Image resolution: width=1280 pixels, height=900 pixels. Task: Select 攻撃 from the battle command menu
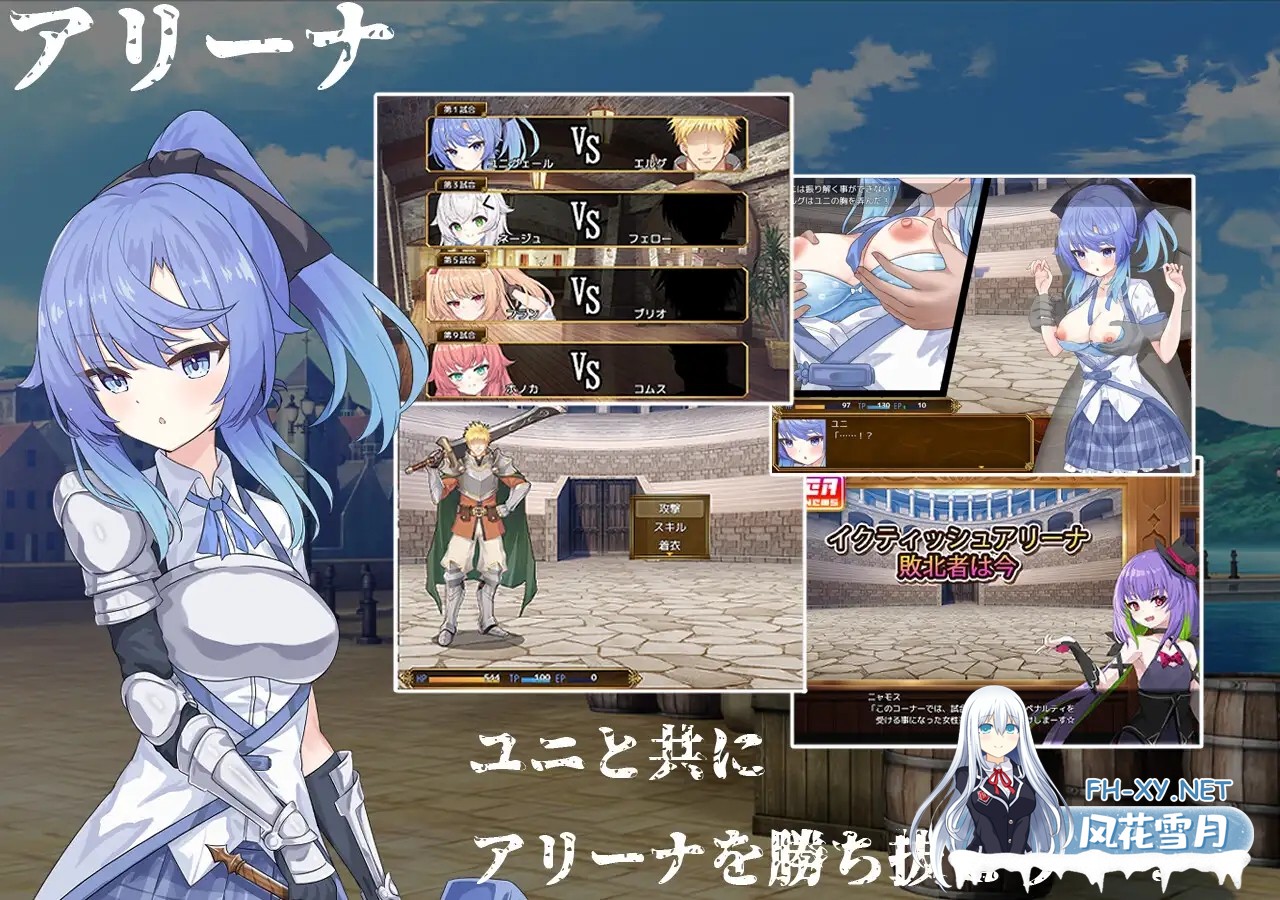668,507
